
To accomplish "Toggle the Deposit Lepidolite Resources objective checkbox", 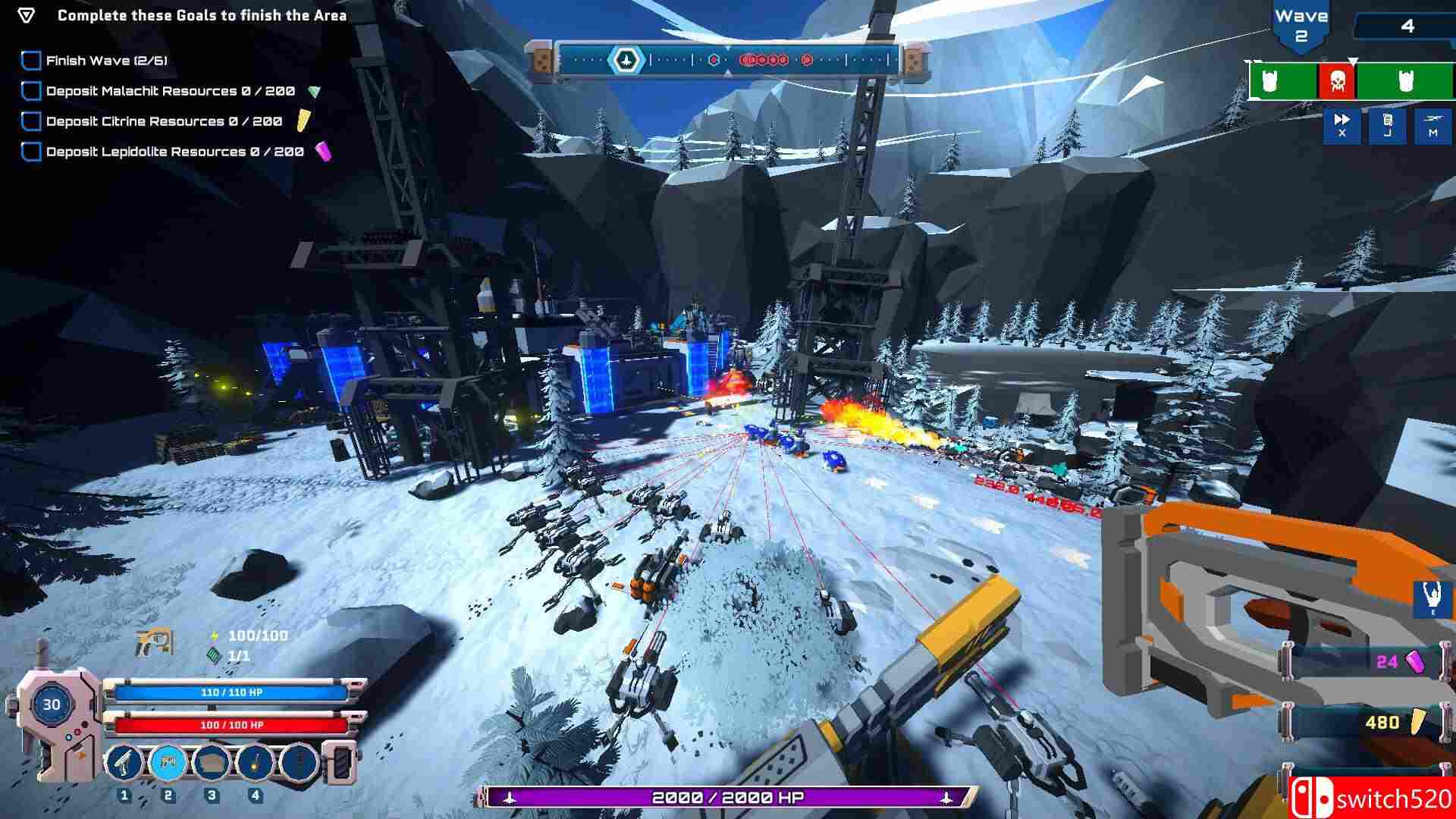I will pyautogui.click(x=31, y=152).
